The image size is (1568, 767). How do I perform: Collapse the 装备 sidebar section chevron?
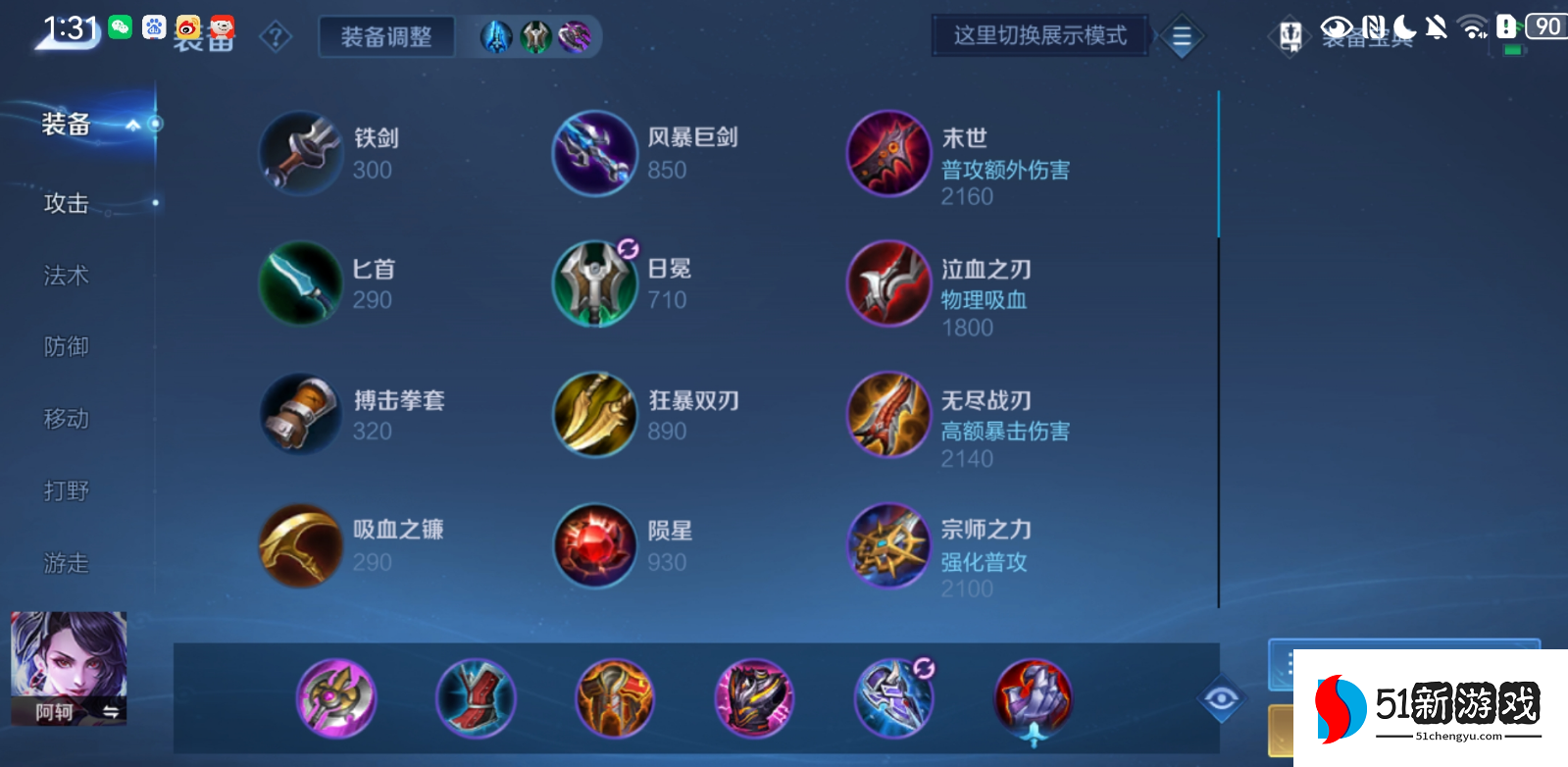pyautogui.click(x=132, y=126)
